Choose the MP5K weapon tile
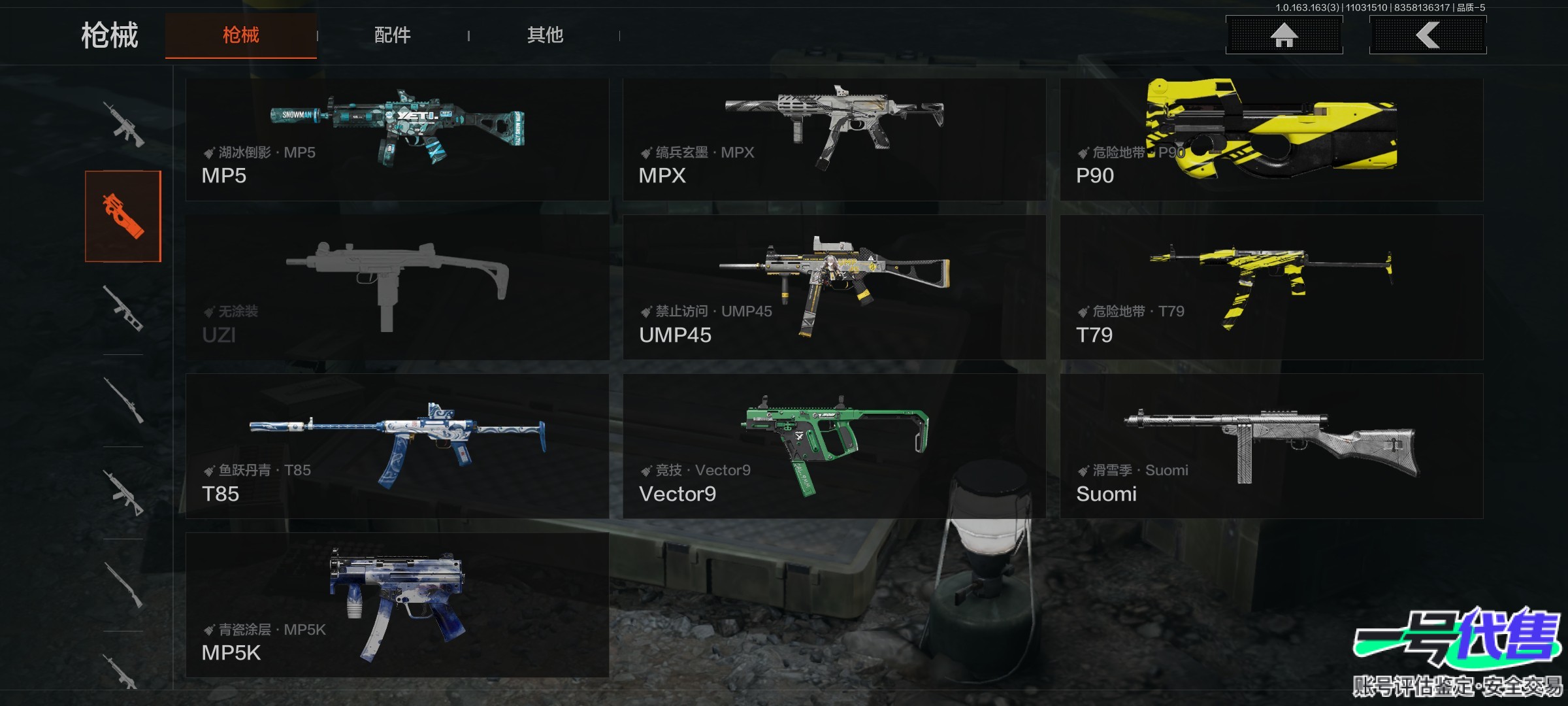The width and height of the screenshot is (1568, 706). [x=397, y=605]
